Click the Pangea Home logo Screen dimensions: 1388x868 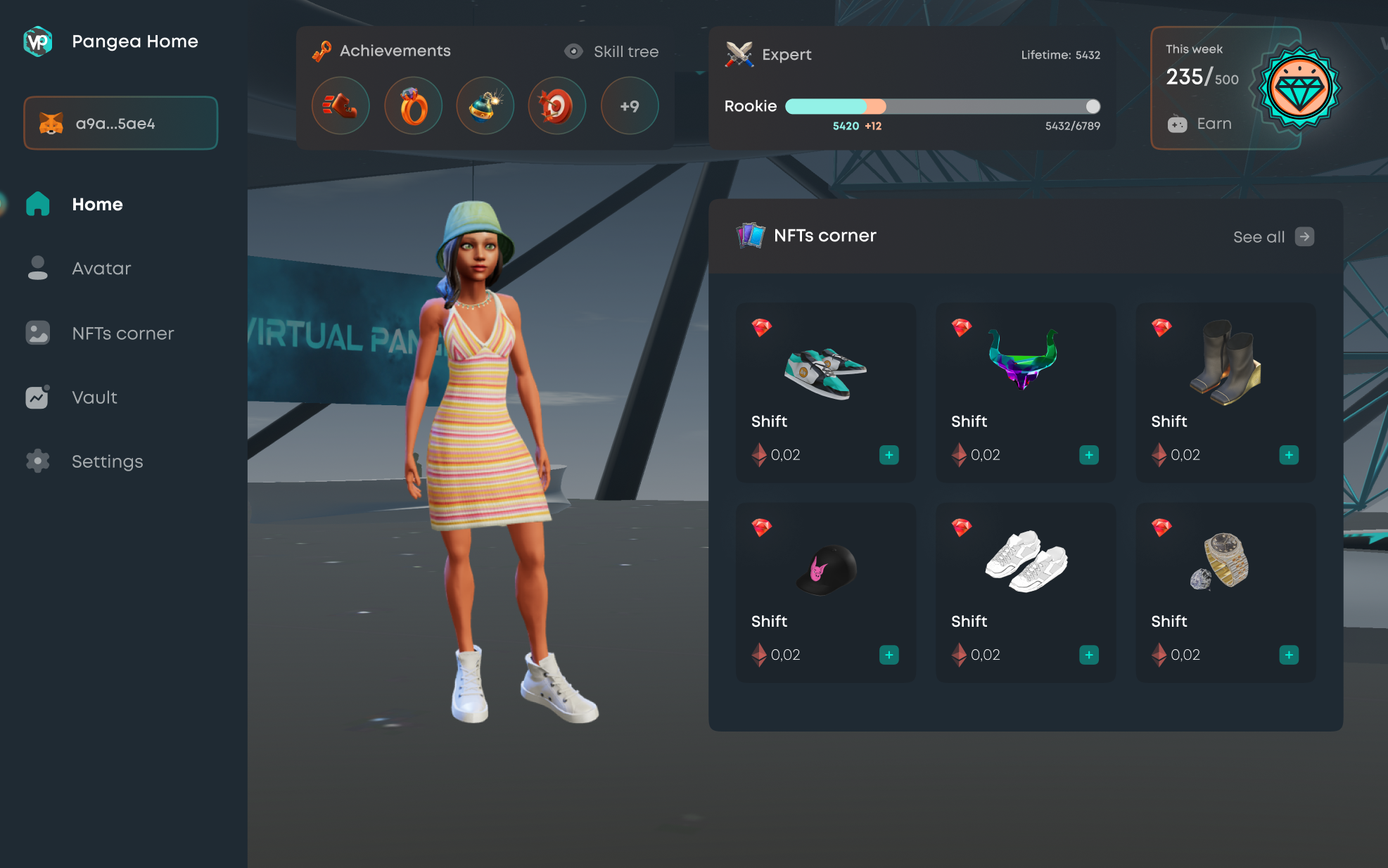point(38,42)
